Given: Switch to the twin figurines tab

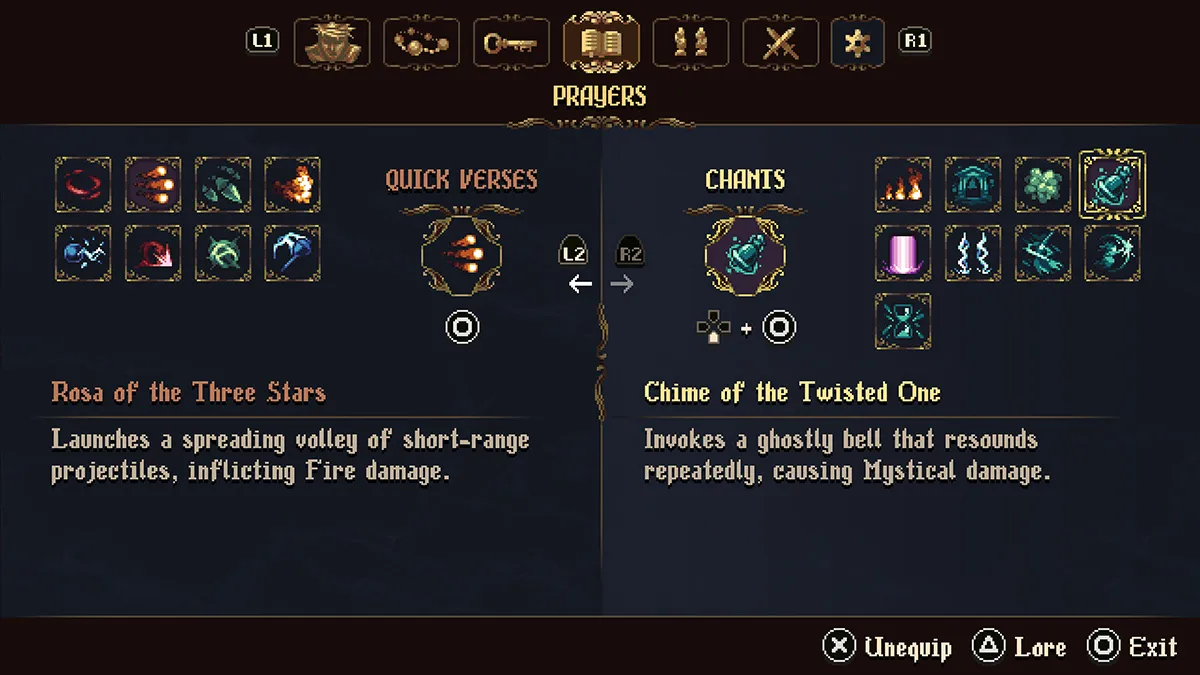Looking at the screenshot, I should [690, 43].
